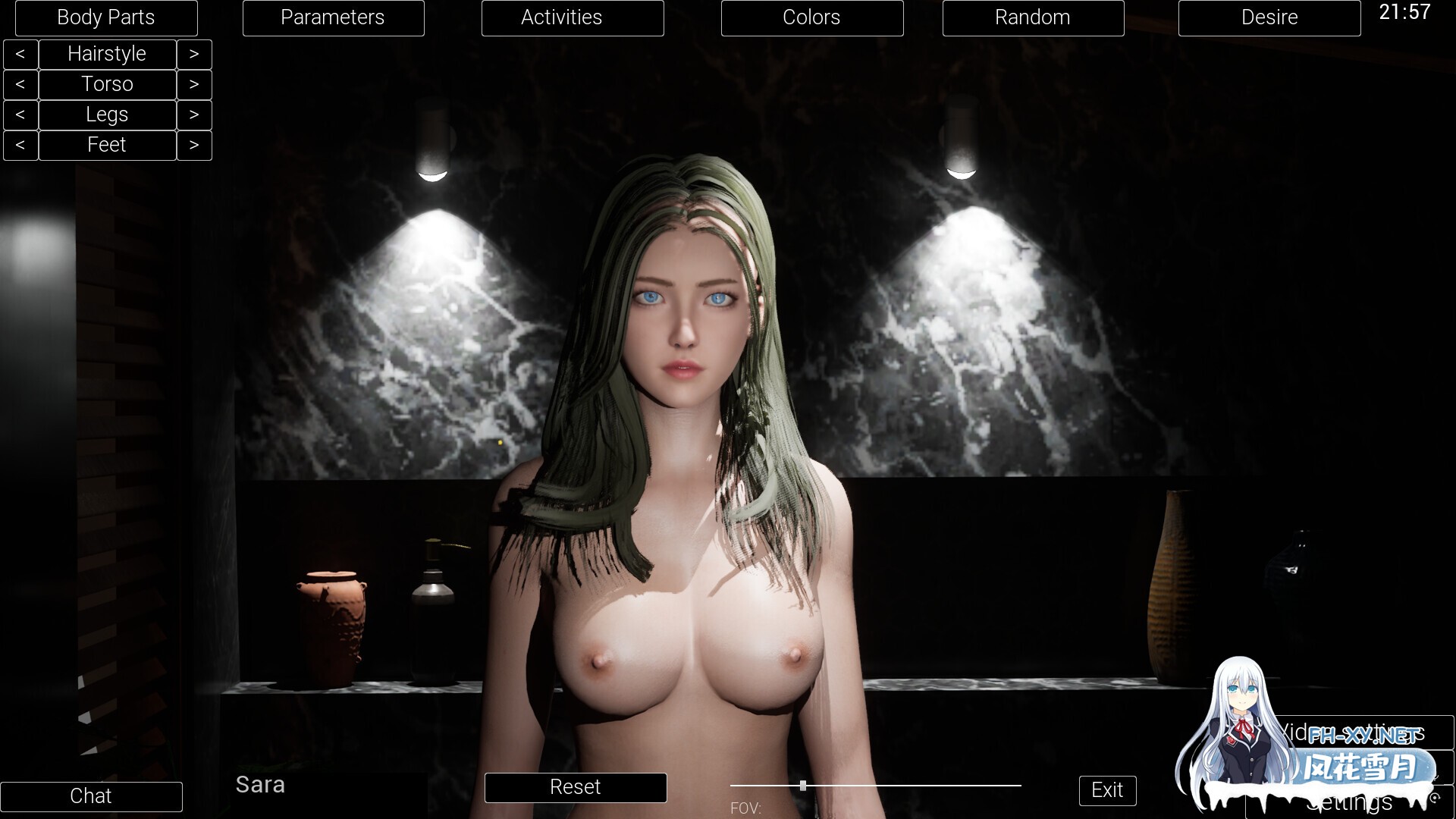Image resolution: width=1456 pixels, height=819 pixels.
Task: Cycle backward through Torso options
Action: (x=20, y=84)
